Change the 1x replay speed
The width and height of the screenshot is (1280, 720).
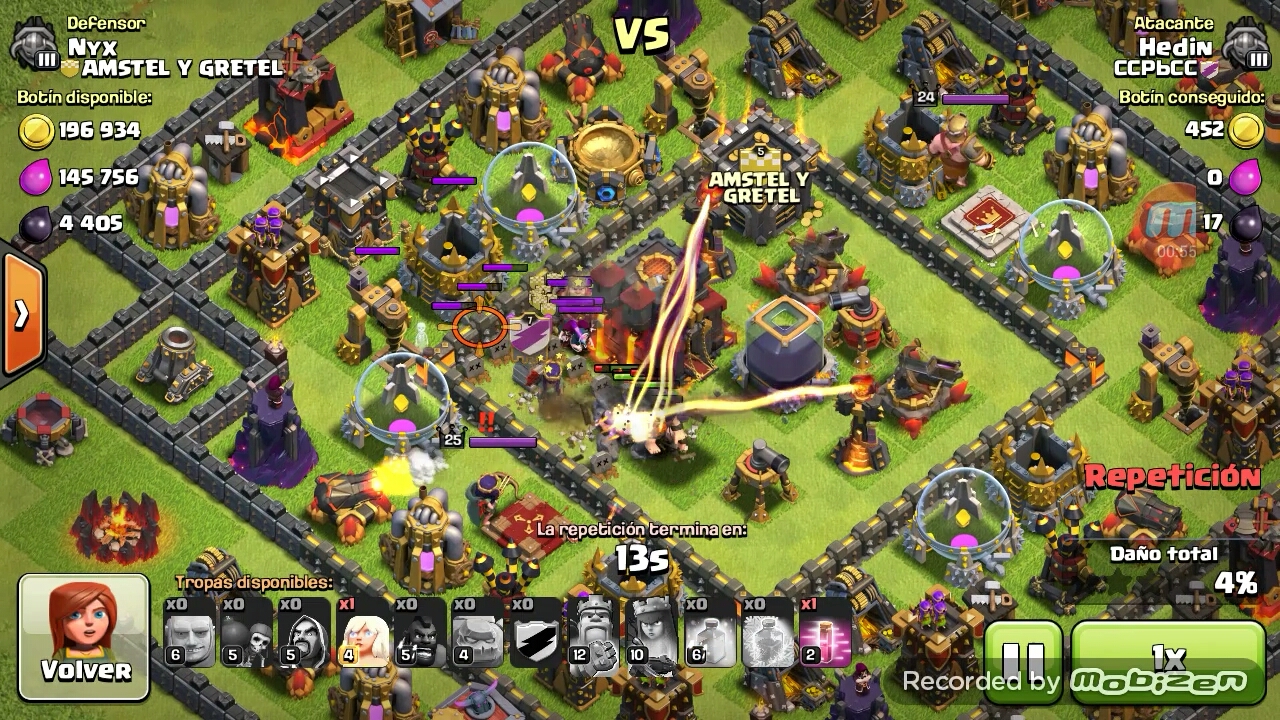[1168, 659]
